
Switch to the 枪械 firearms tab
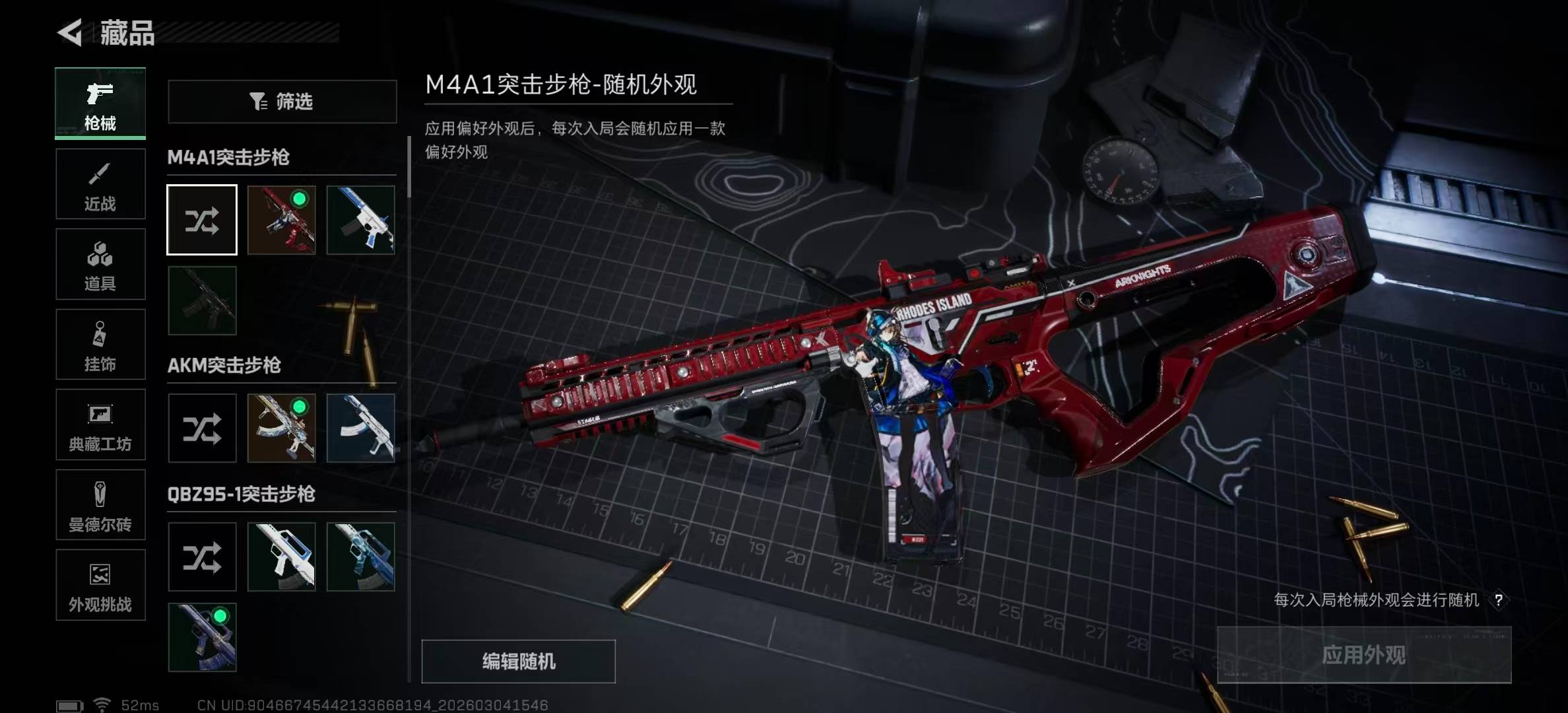point(100,104)
